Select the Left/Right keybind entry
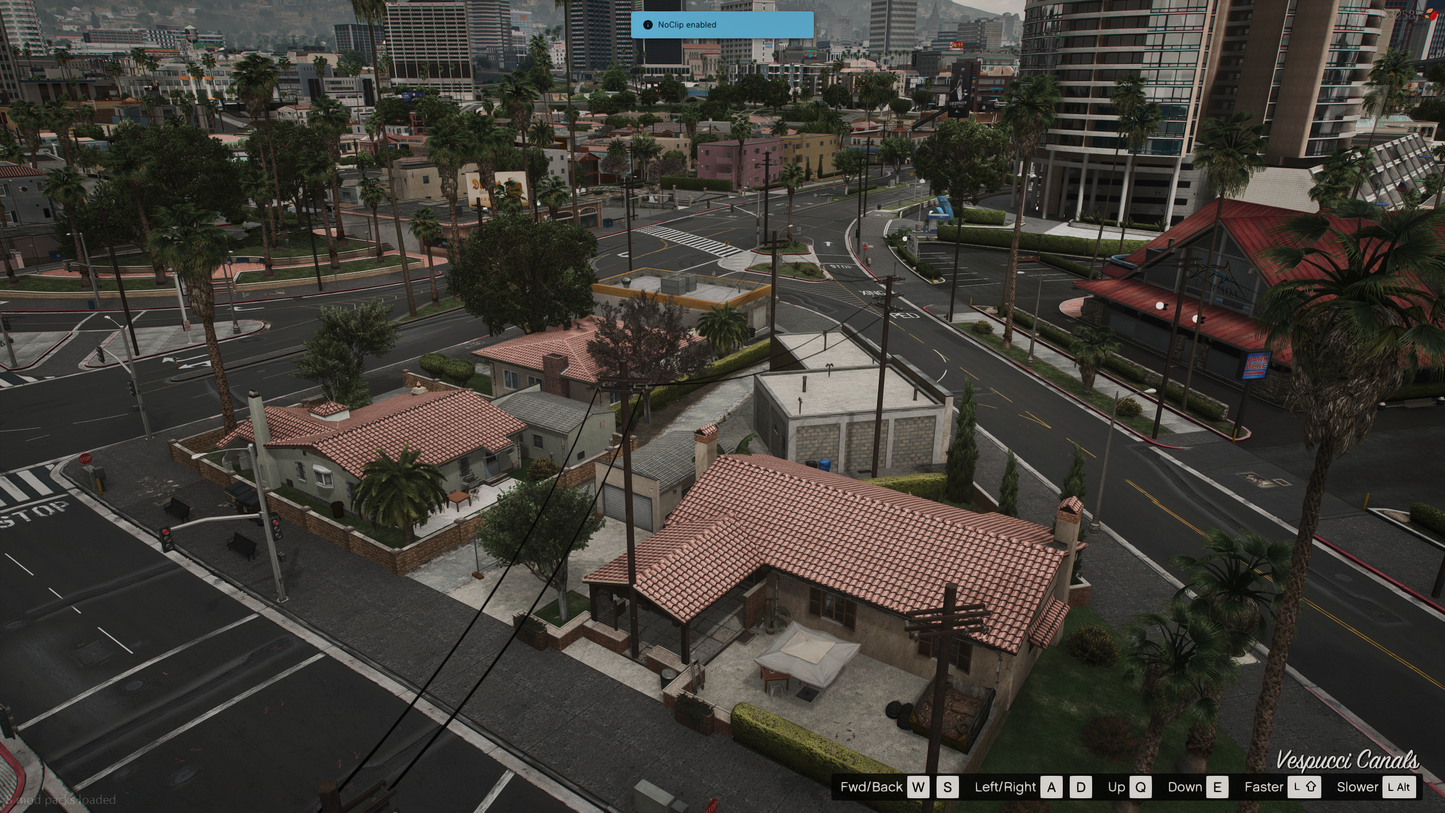 (1004, 787)
